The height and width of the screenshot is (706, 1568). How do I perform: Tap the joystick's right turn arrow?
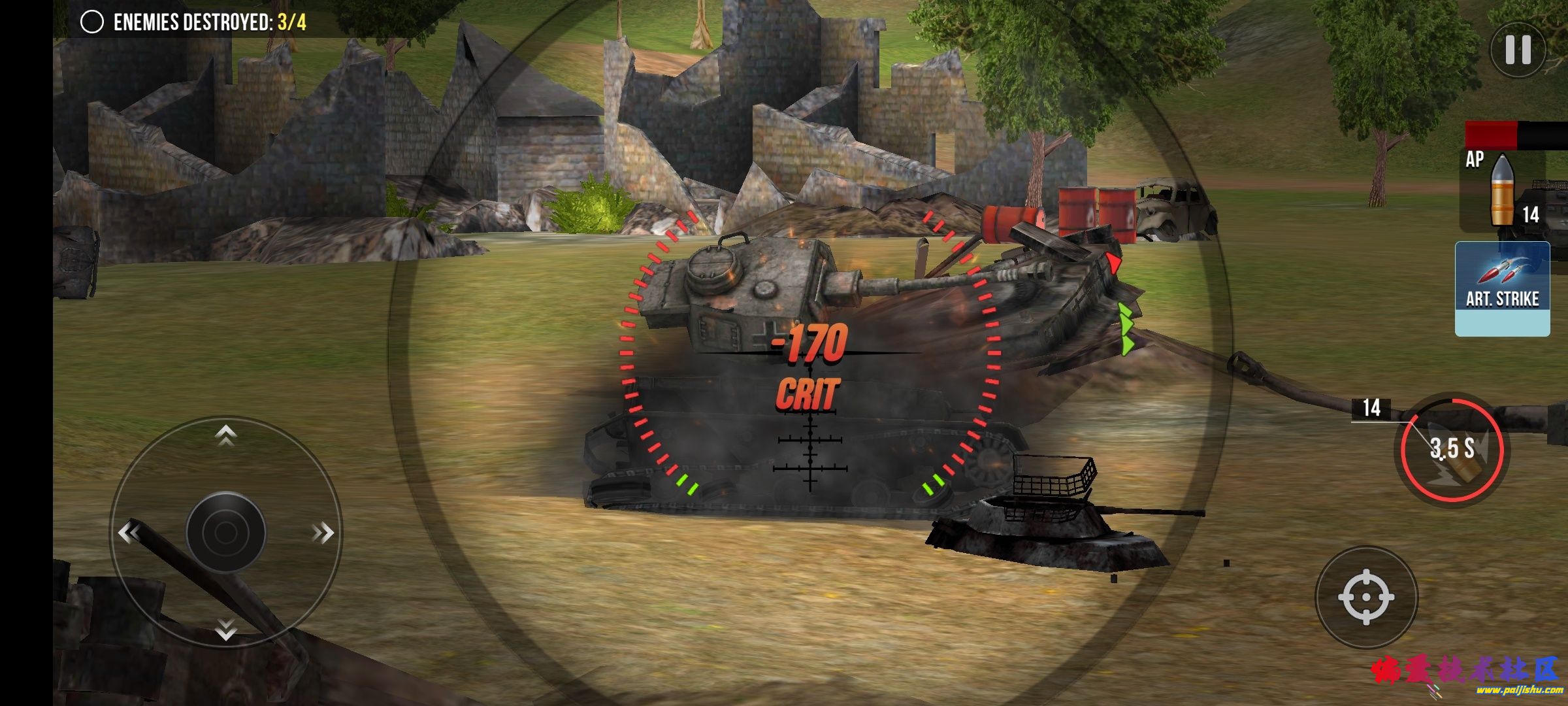[323, 533]
